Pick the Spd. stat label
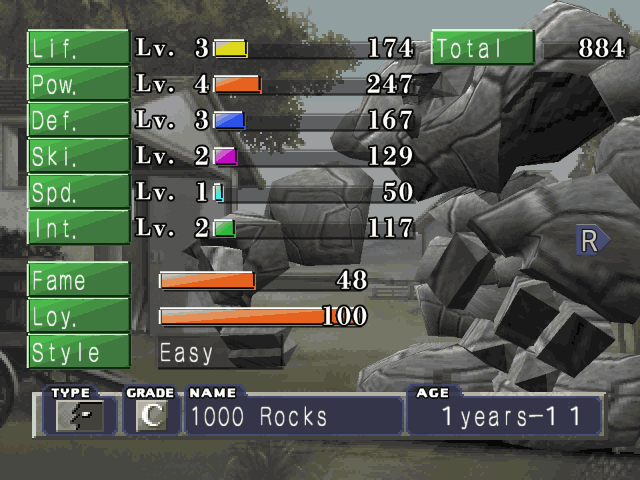The height and width of the screenshot is (480, 640). [x=78, y=192]
